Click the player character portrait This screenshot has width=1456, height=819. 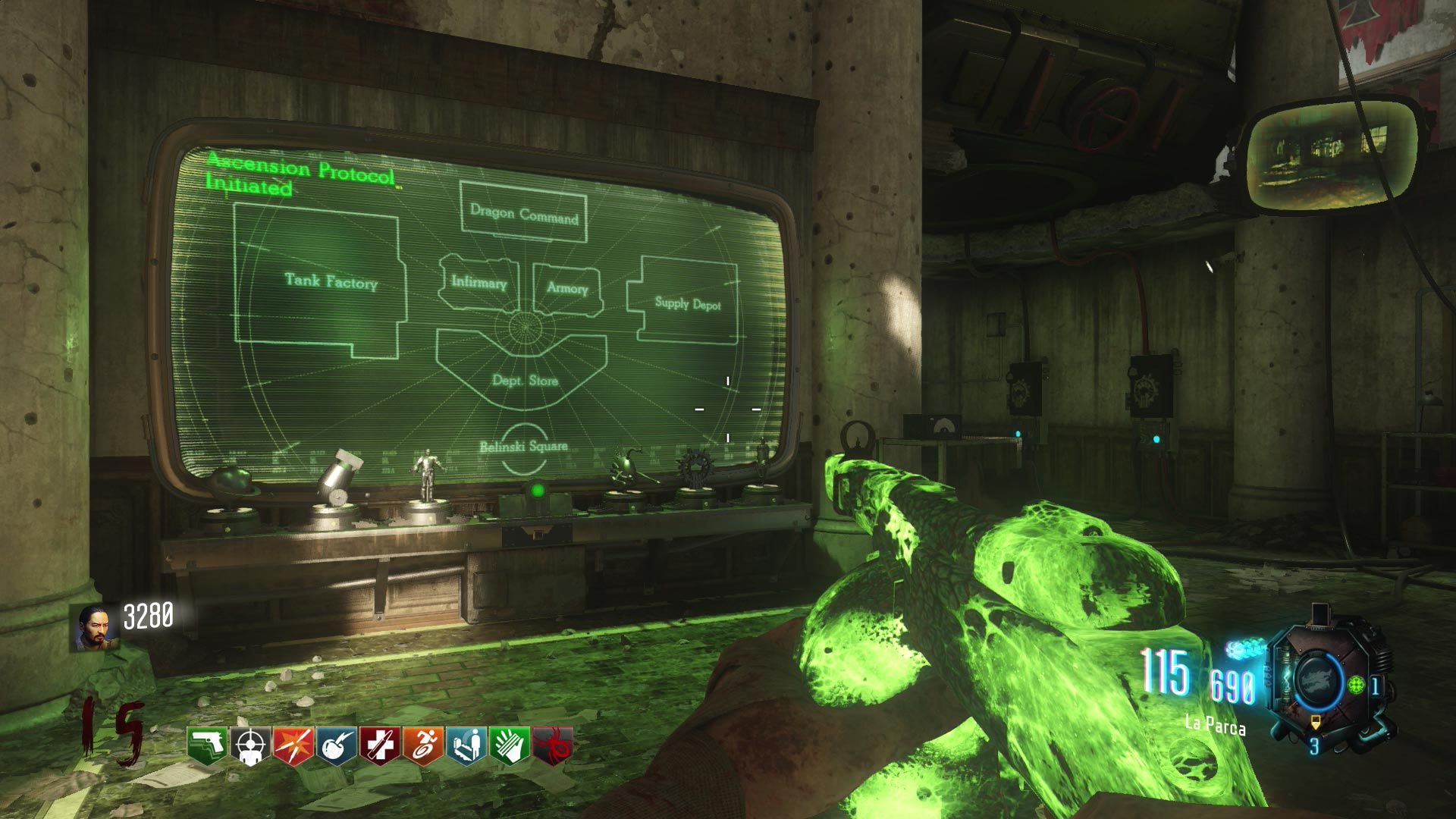[95, 628]
